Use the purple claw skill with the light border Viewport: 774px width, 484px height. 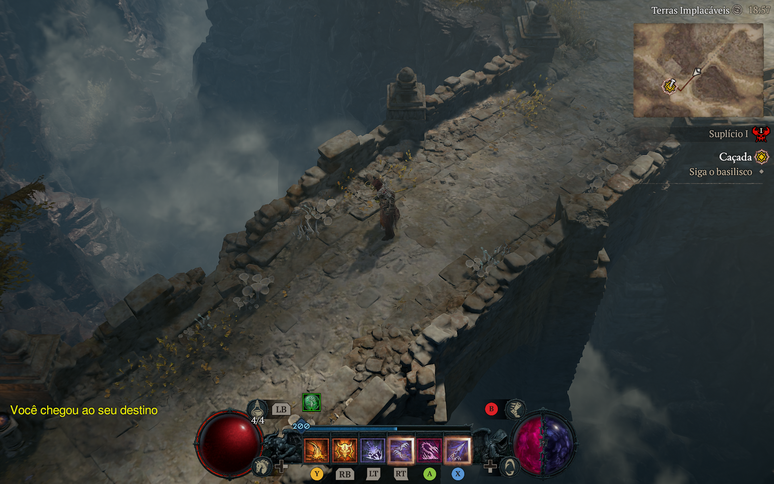[x=400, y=450]
